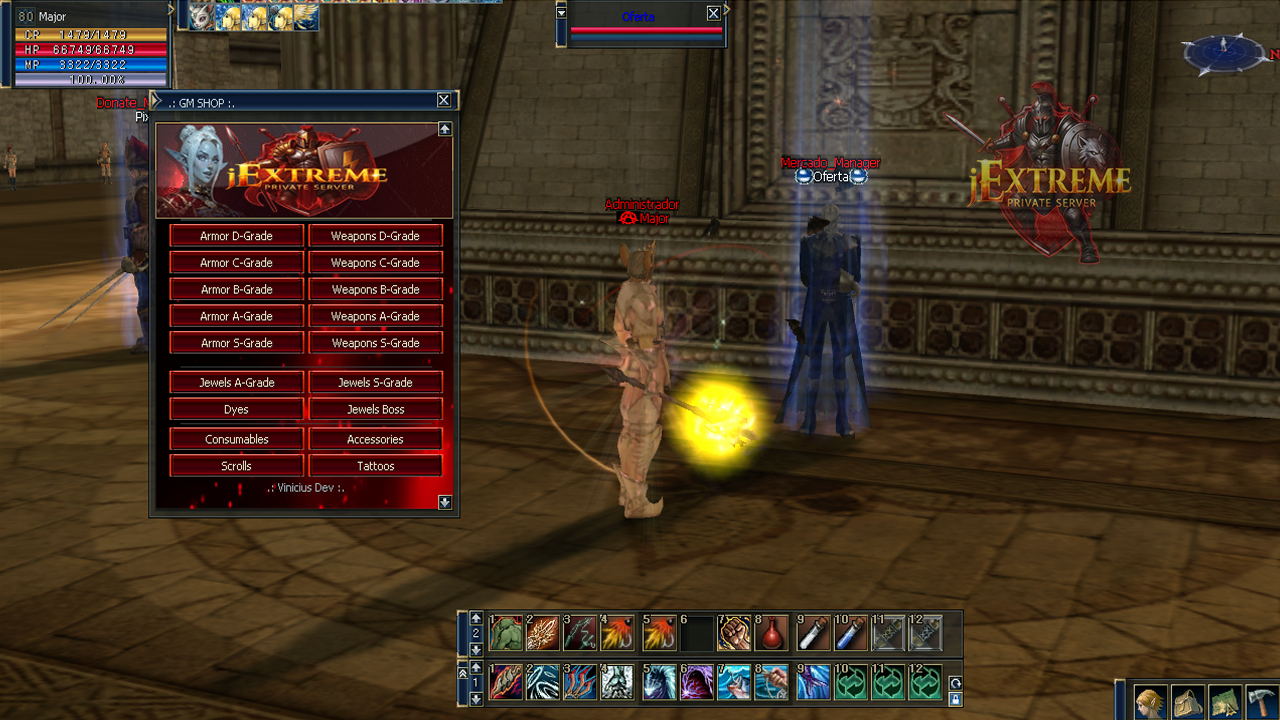Close the Oferta target window
This screenshot has width=1280, height=720.
pyautogui.click(x=713, y=13)
